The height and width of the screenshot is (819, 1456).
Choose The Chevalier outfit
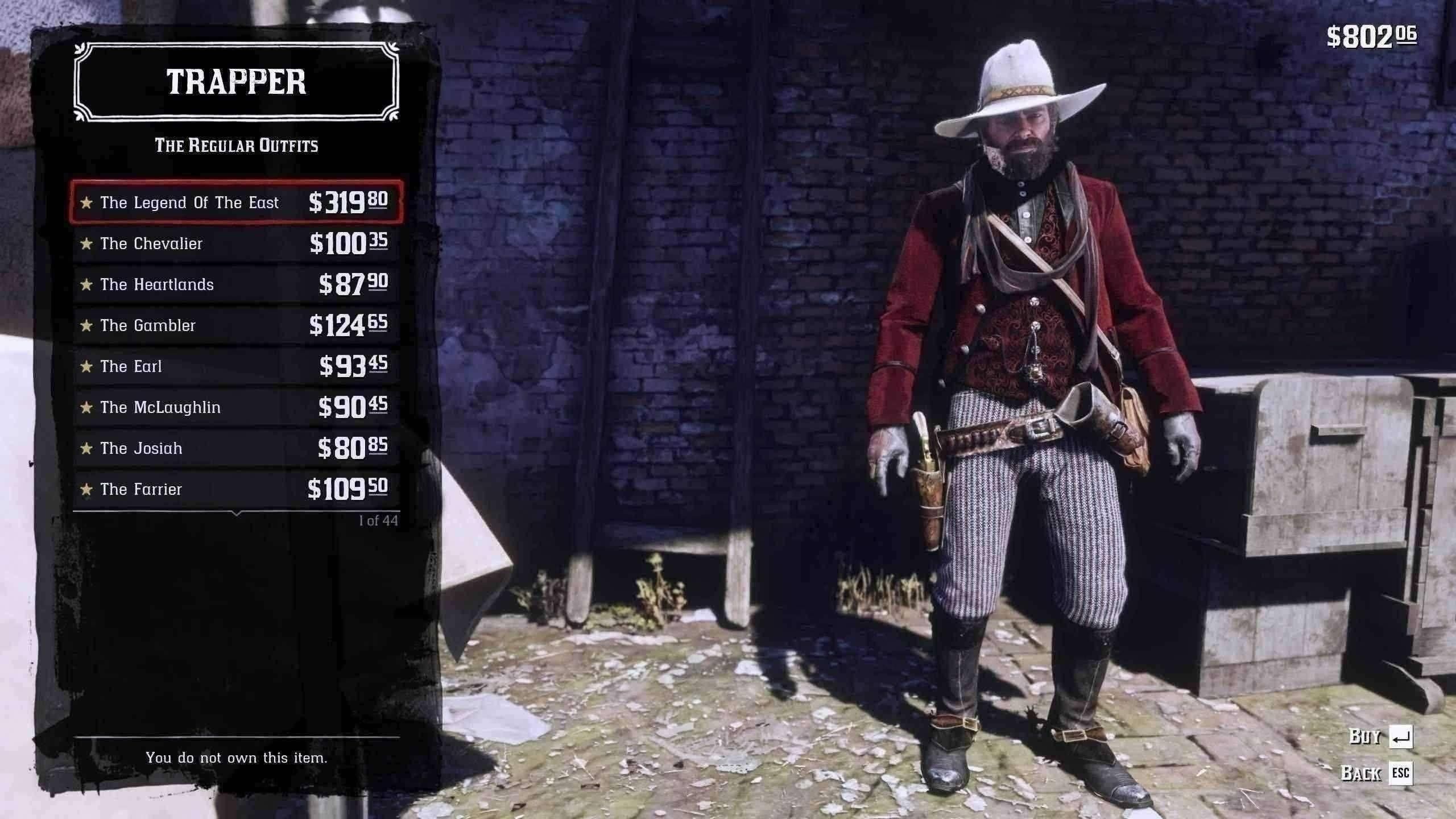236,243
